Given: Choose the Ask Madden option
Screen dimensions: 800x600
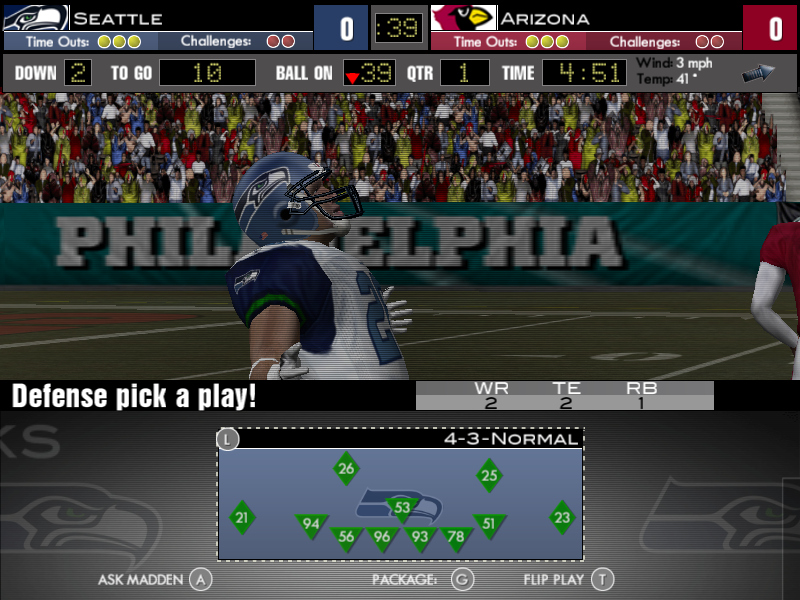Looking at the screenshot, I should 155,579.
